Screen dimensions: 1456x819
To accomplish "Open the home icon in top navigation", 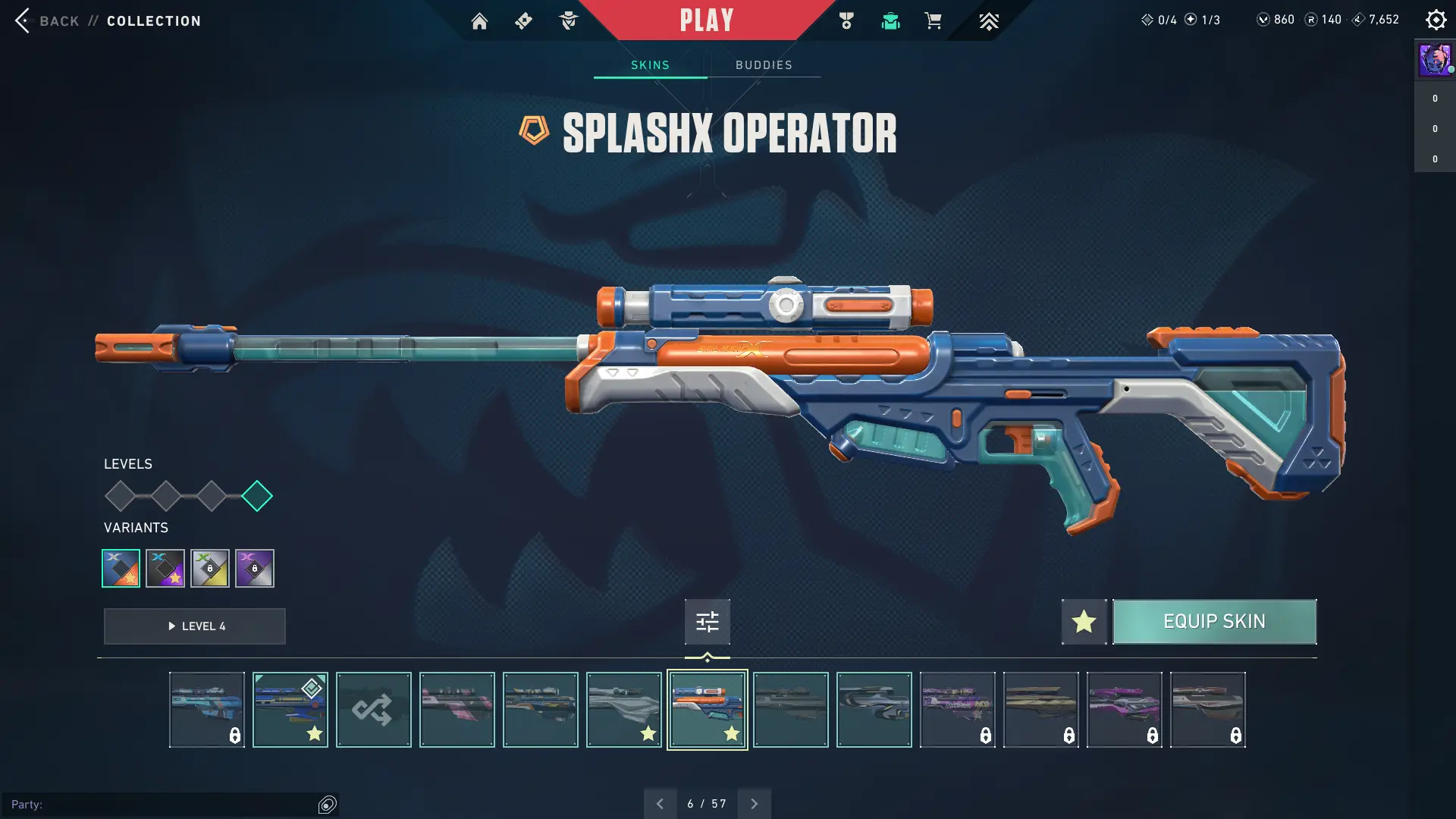I will point(479,21).
